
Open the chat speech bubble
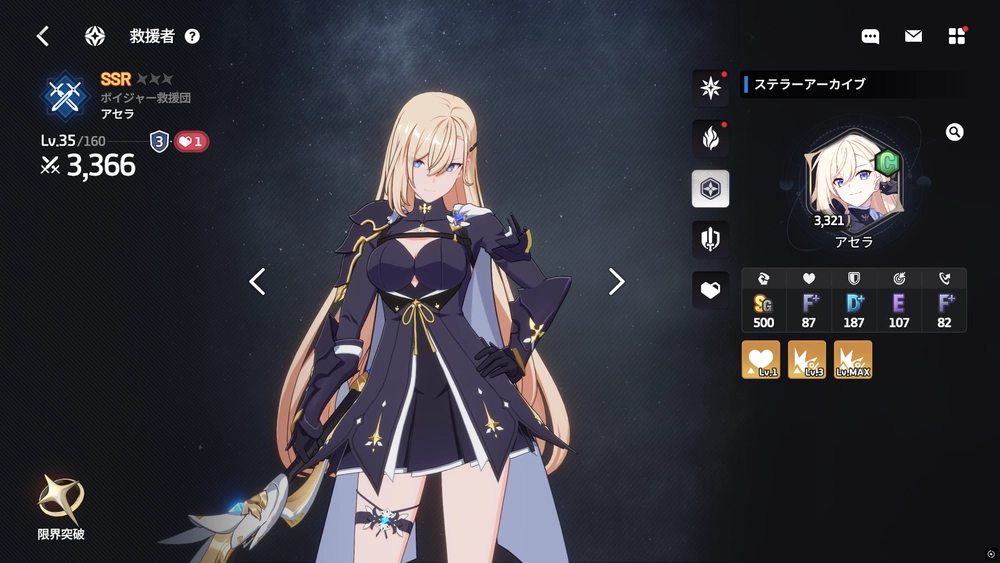(870, 36)
